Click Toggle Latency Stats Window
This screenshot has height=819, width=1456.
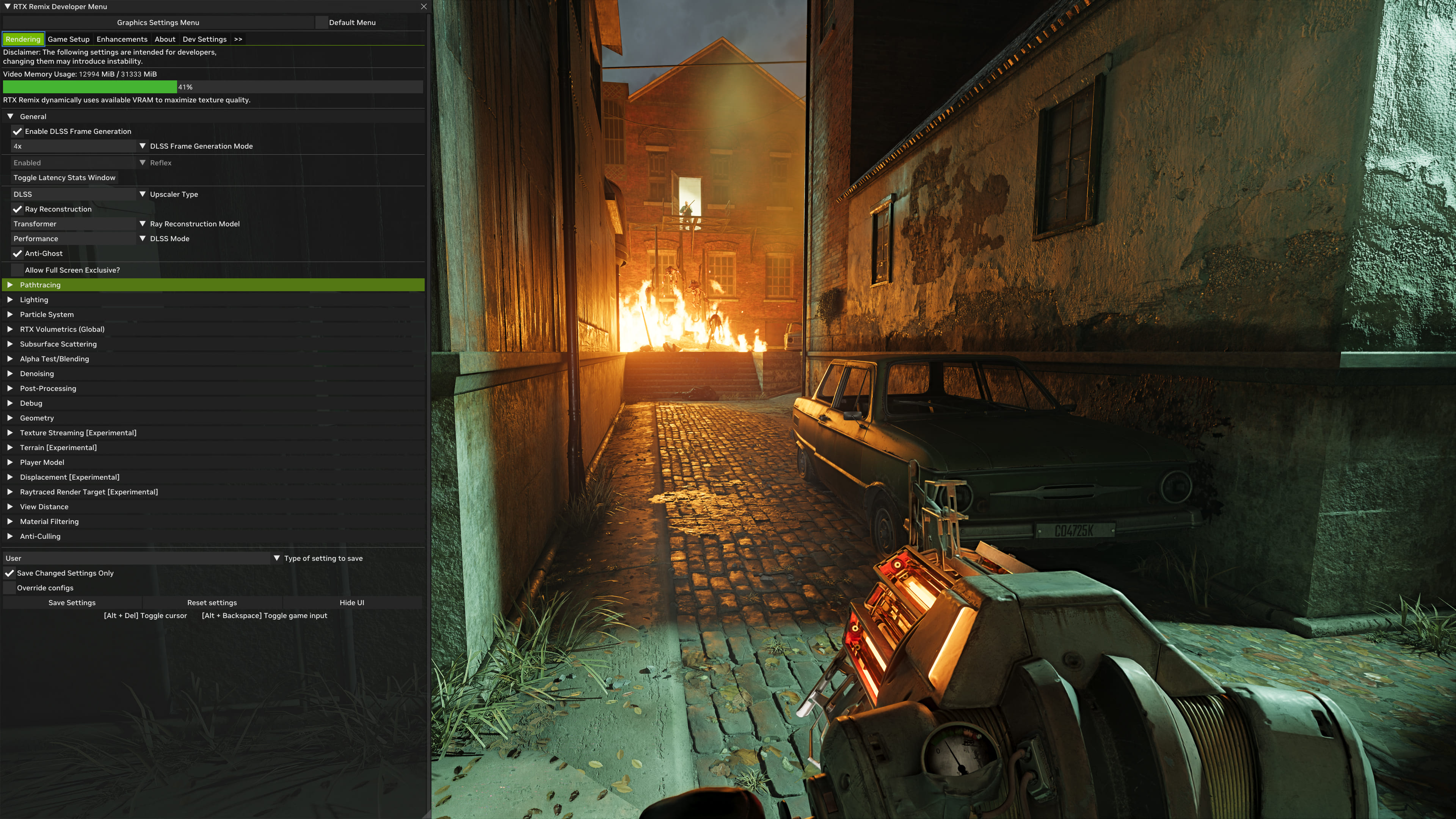point(64,177)
